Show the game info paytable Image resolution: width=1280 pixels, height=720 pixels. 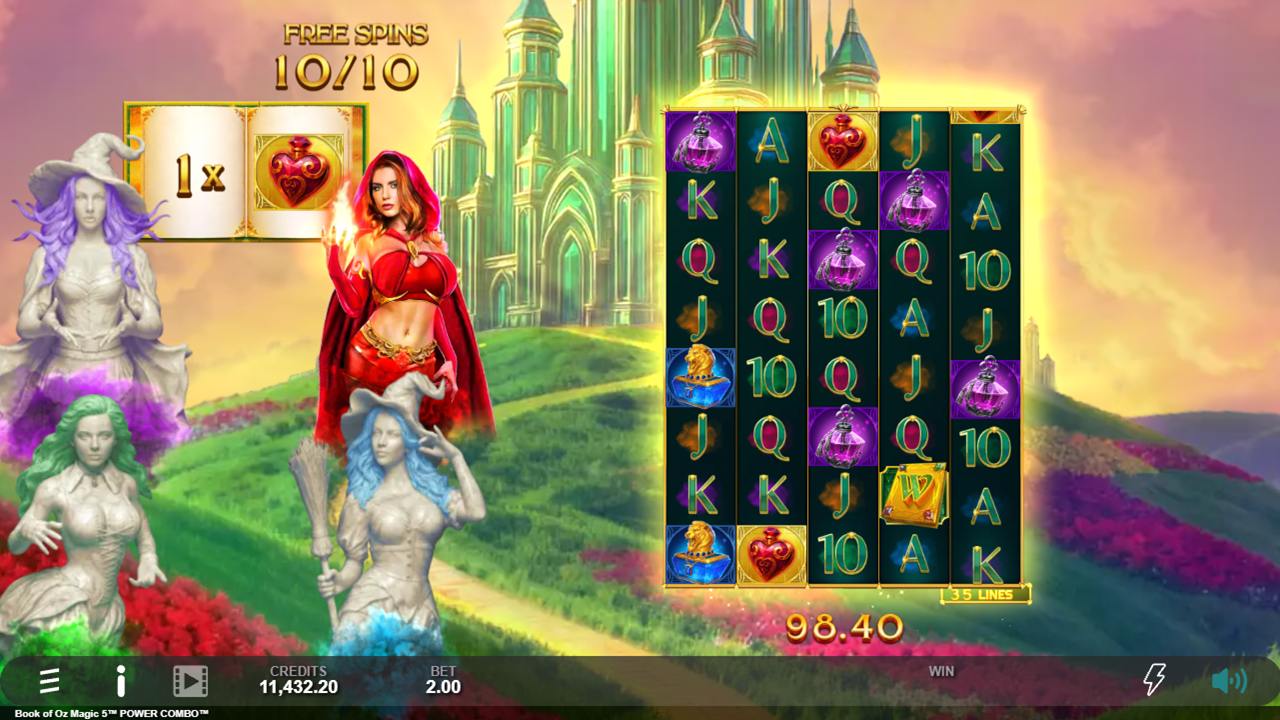[120, 681]
